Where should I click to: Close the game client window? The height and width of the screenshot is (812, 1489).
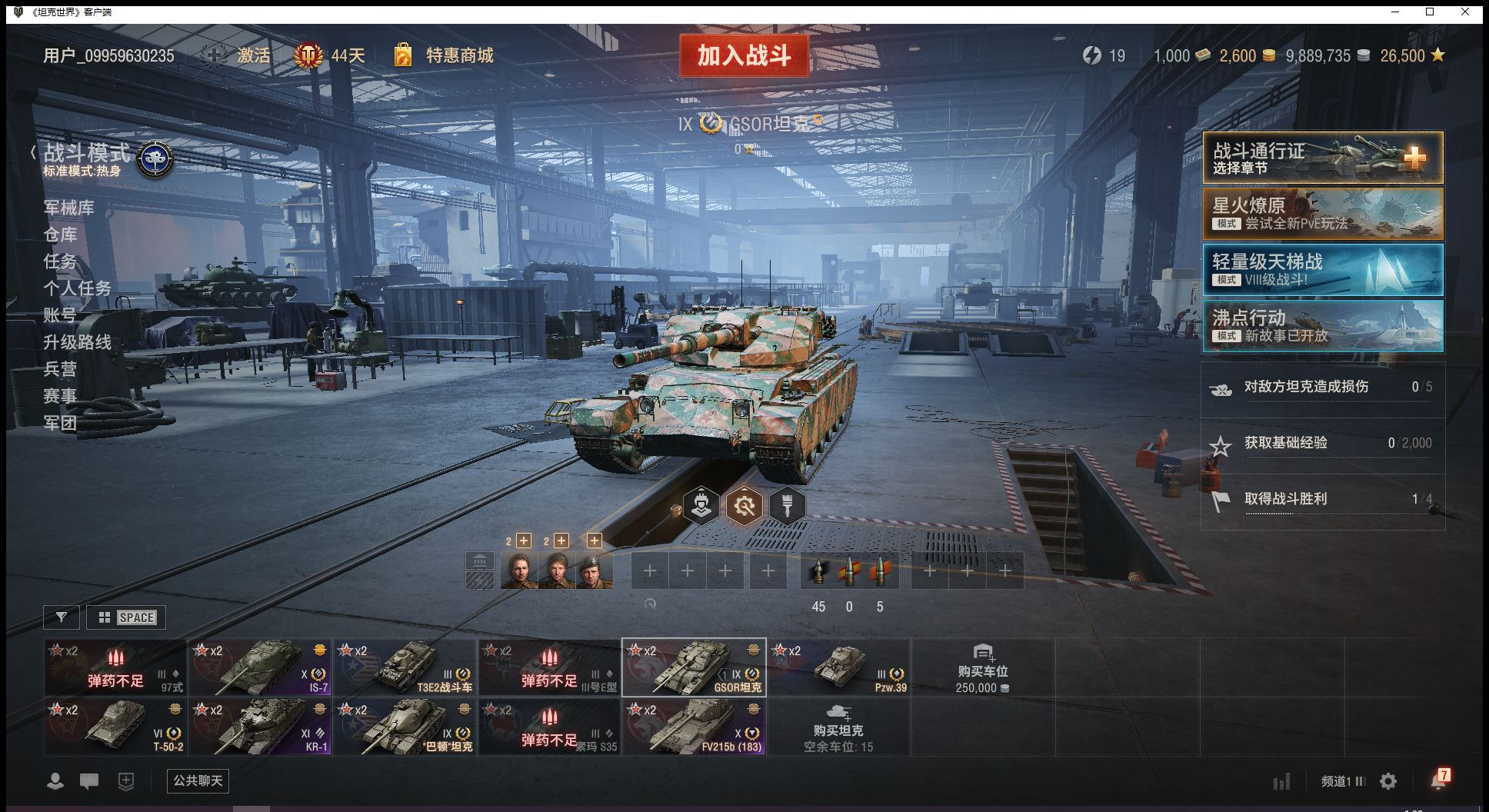click(1465, 12)
